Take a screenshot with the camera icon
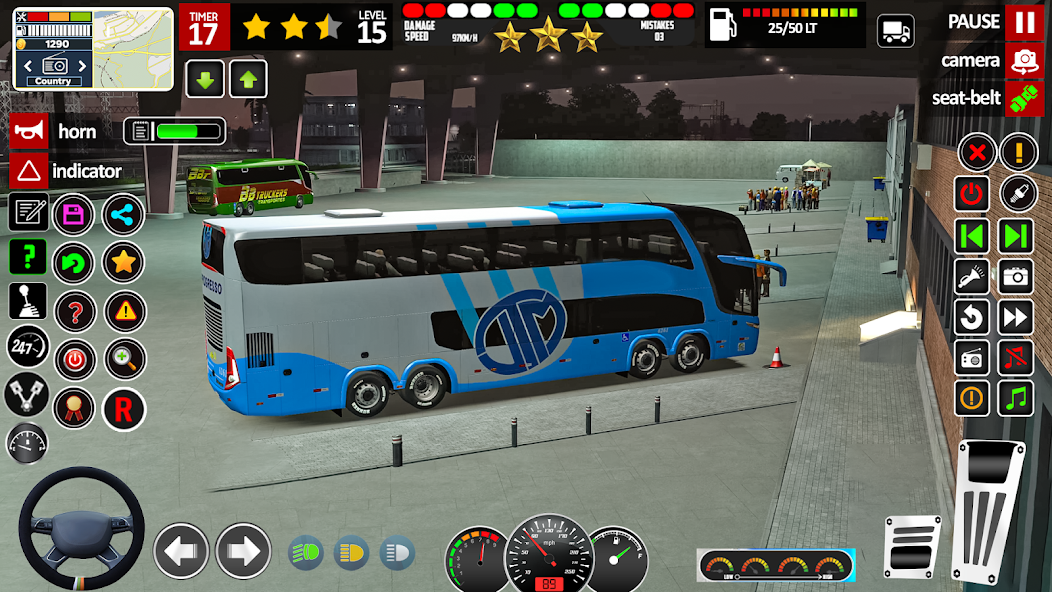 coord(1017,275)
